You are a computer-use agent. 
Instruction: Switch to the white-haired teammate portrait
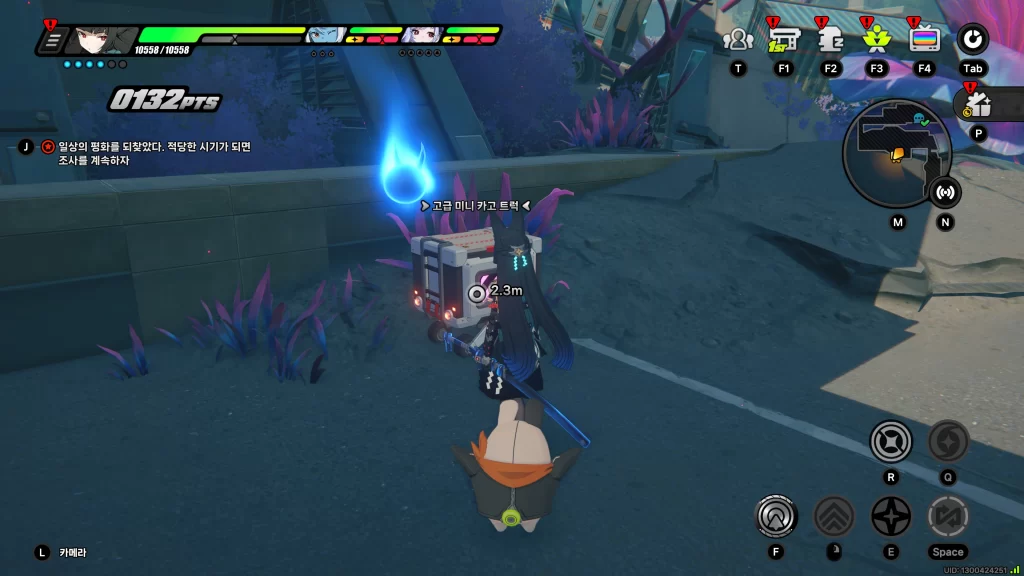(x=421, y=38)
